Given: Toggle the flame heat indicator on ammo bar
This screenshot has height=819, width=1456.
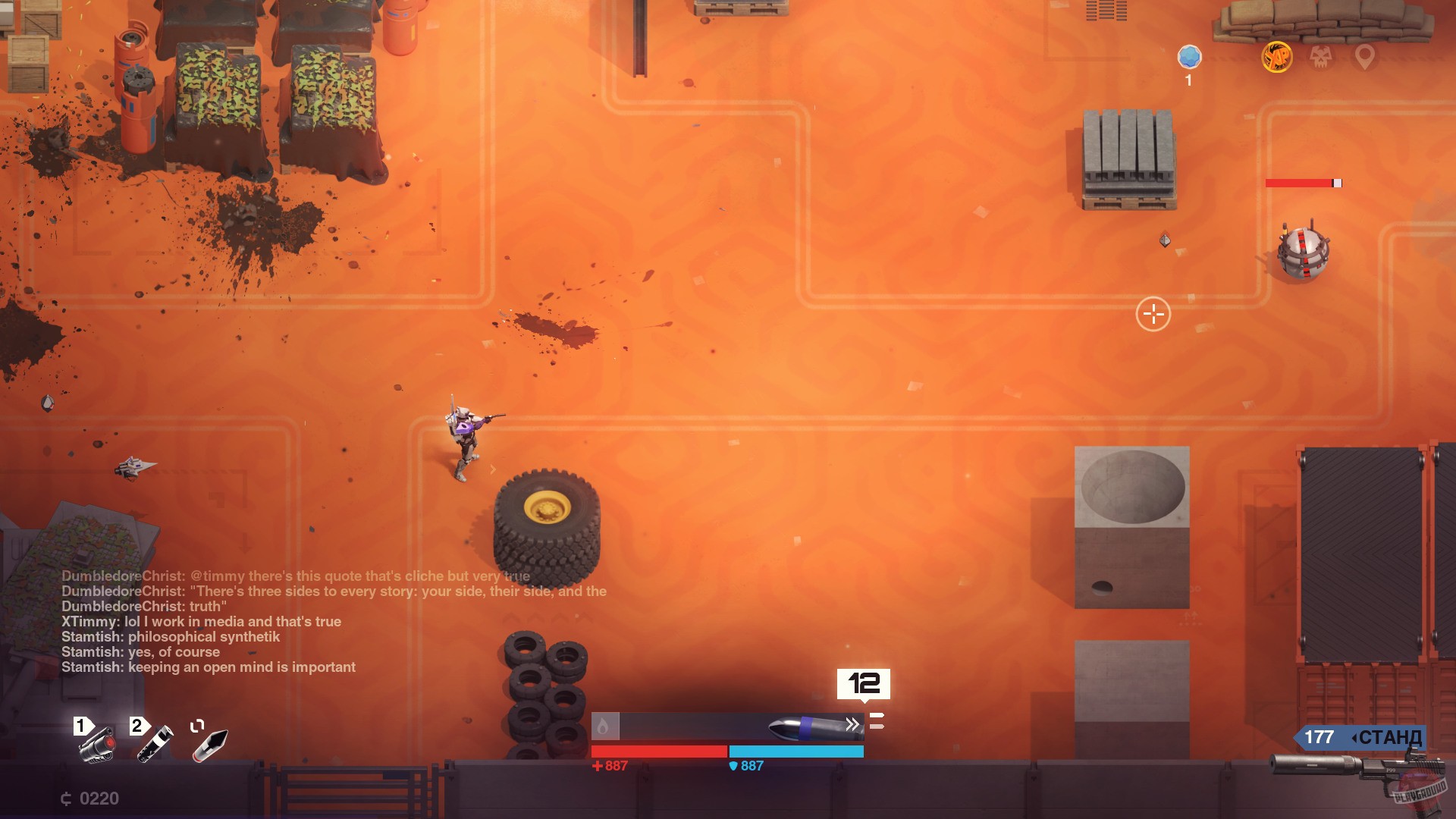Looking at the screenshot, I should click(604, 724).
